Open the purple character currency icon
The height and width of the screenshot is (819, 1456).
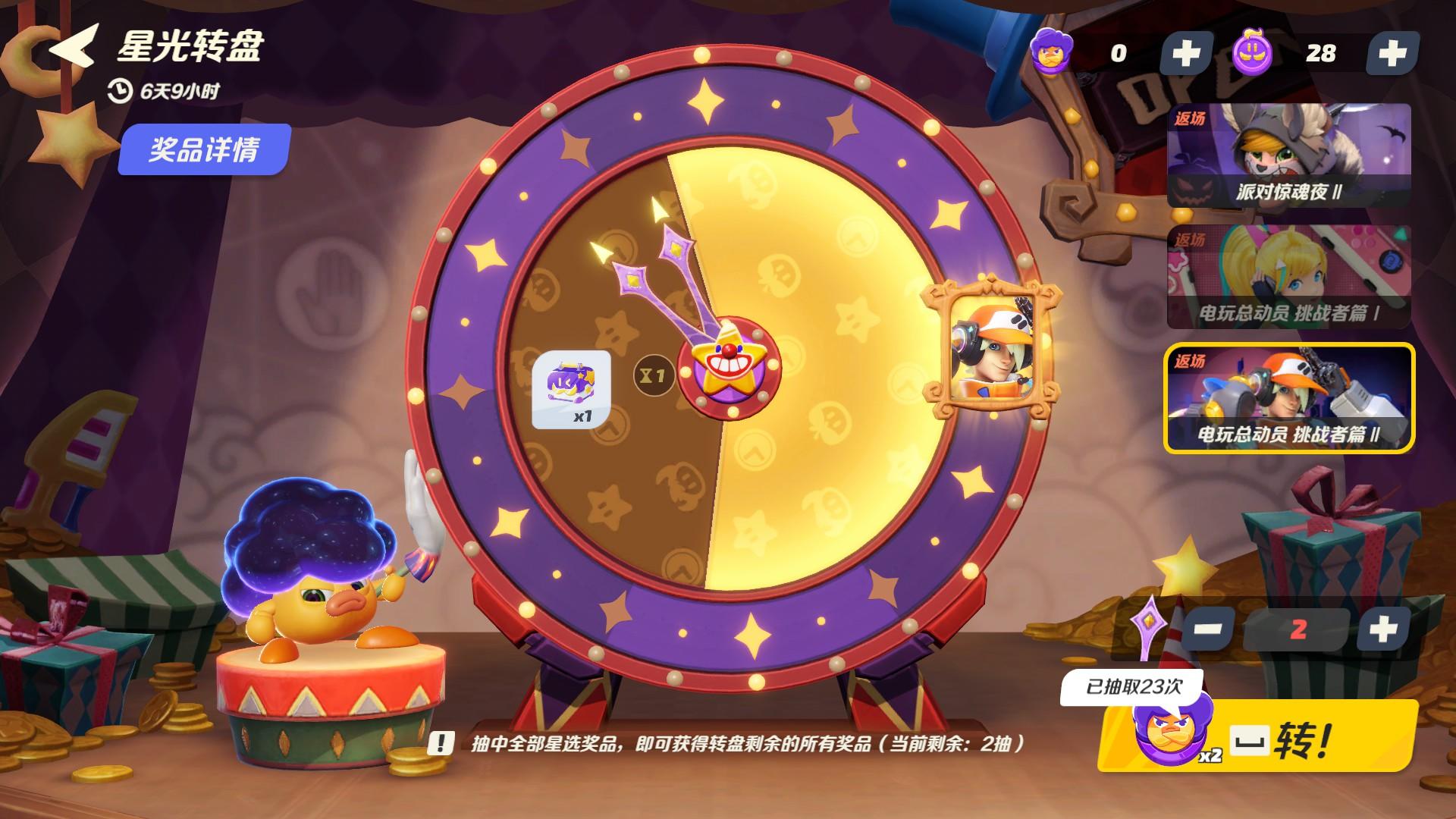1052,51
